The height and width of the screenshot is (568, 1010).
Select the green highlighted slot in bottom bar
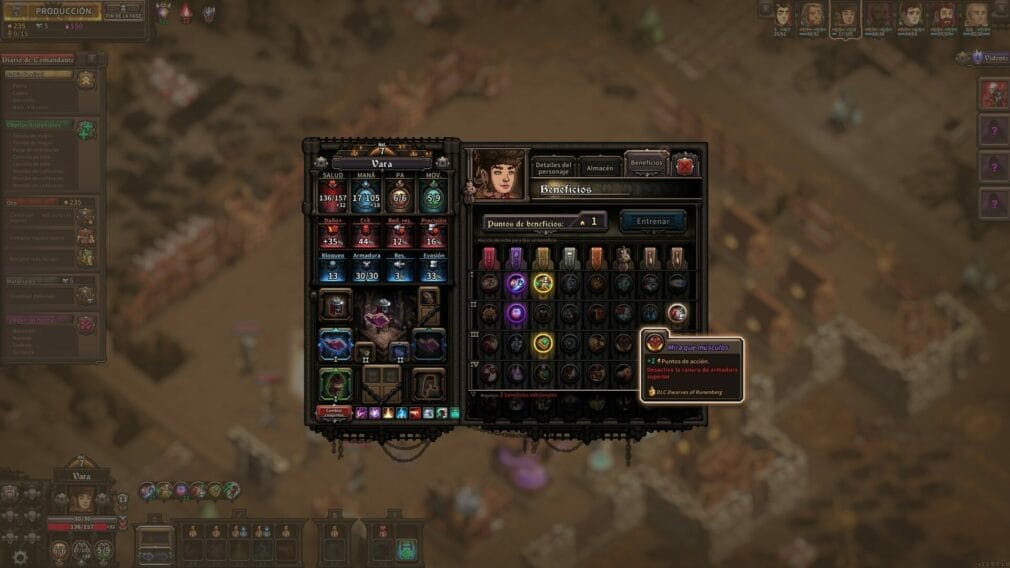tap(405, 549)
